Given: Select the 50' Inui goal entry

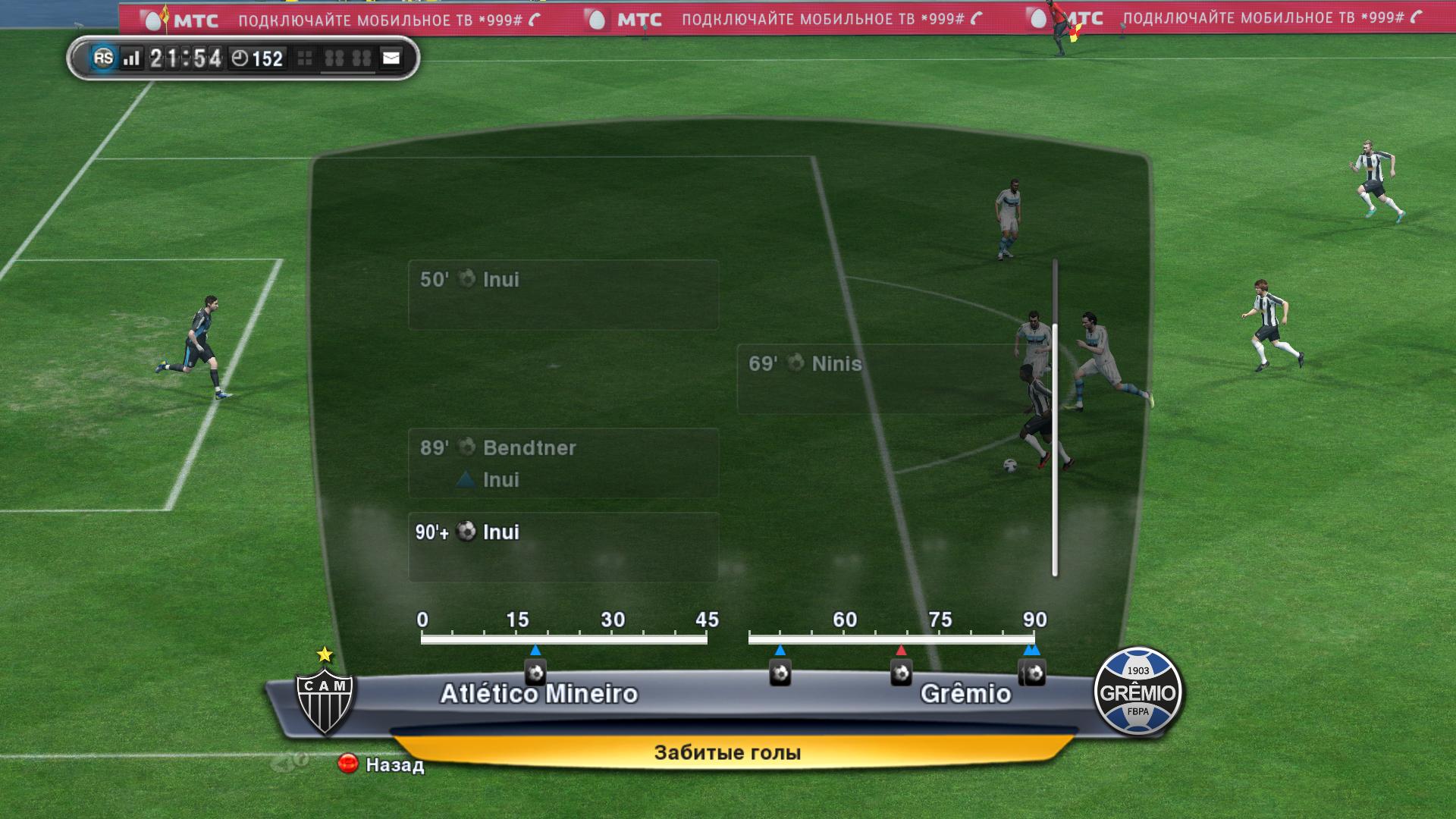Looking at the screenshot, I should pyautogui.click(x=563, y=294).
